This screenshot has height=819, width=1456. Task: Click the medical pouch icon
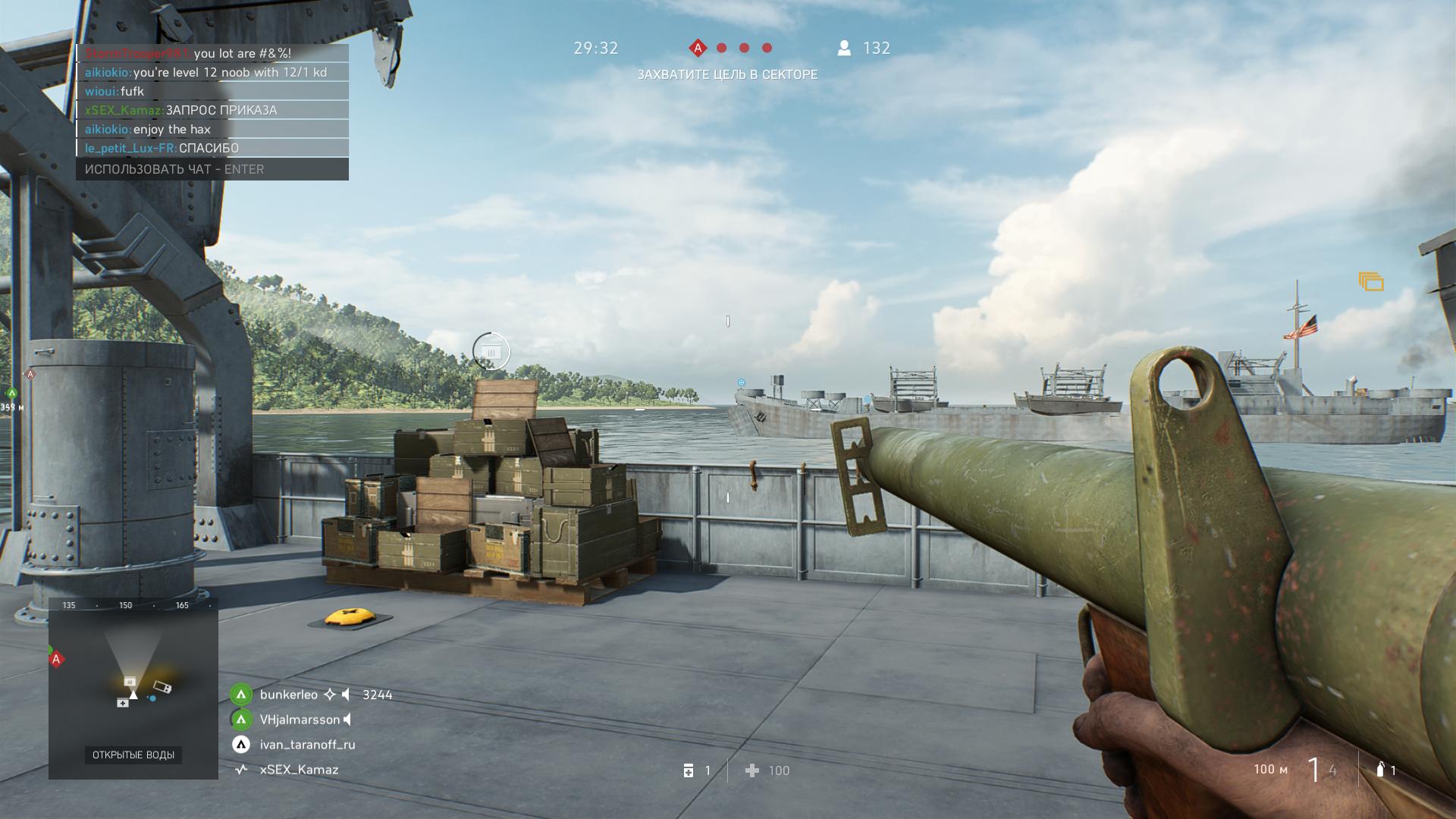pos(689,770)
